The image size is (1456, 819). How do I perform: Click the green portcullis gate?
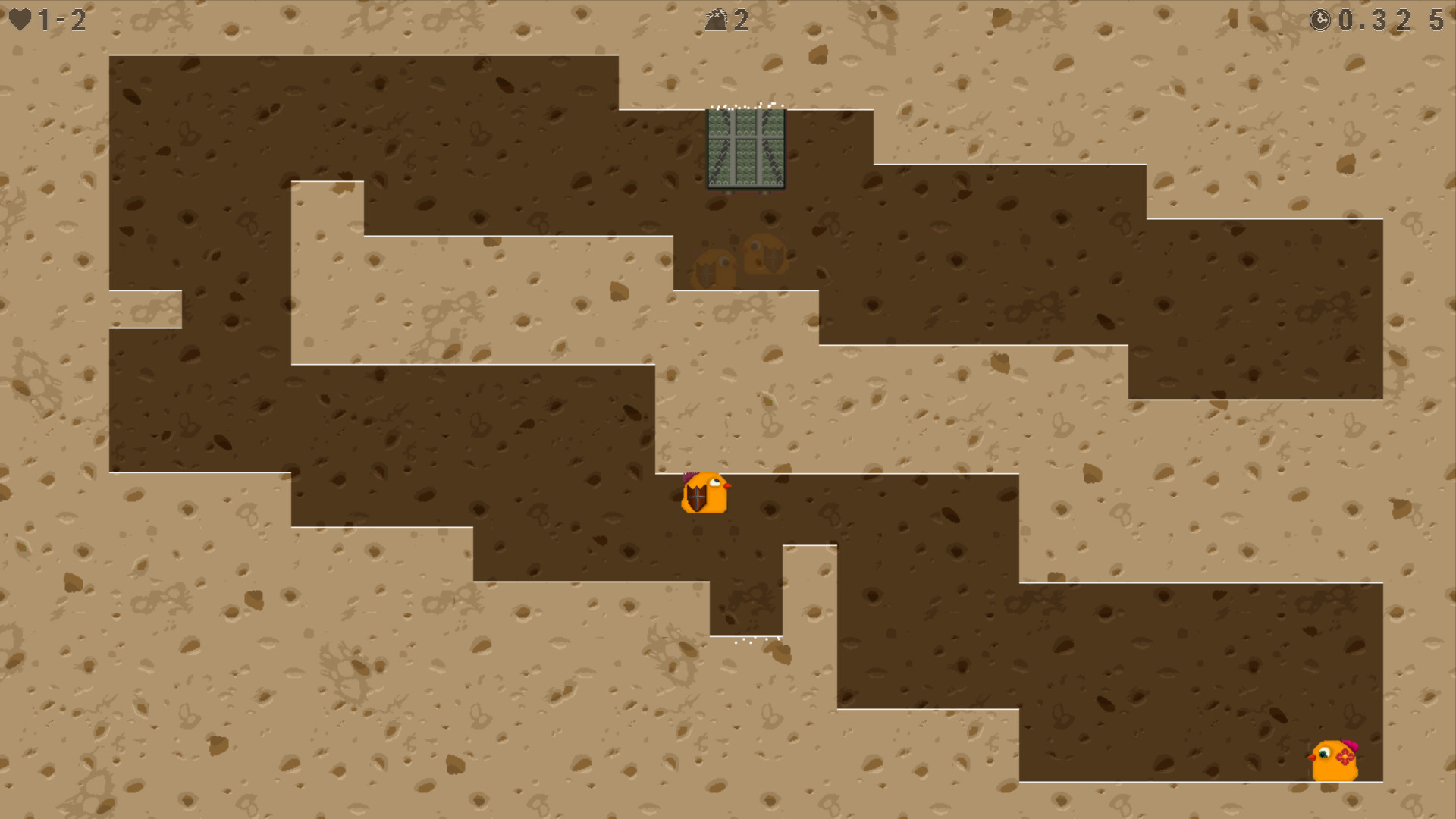click(747, 149)
